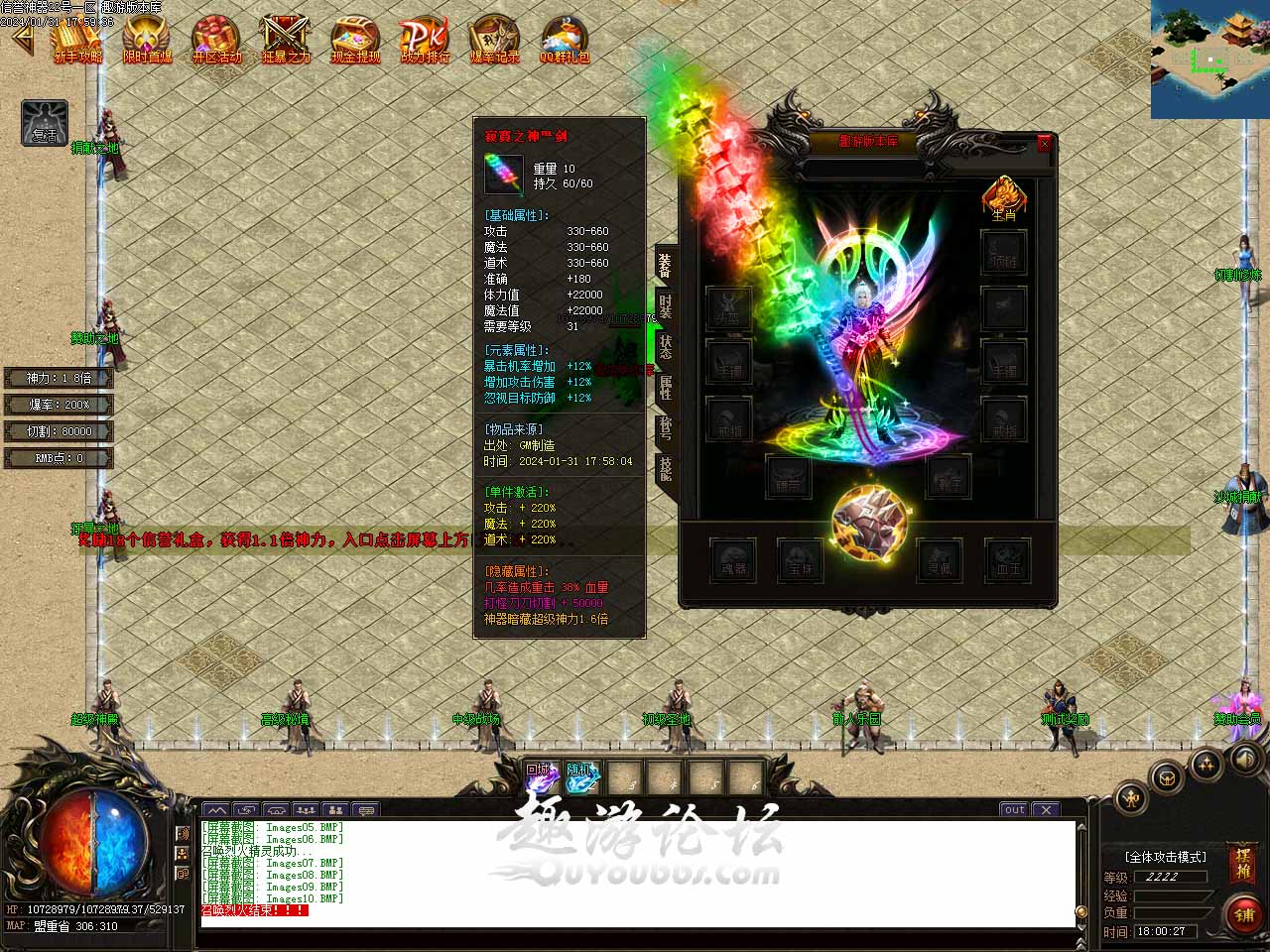Open the 生肖 zodiac icon
Screen dimensions: 1270x952
tap(1004, 197)
